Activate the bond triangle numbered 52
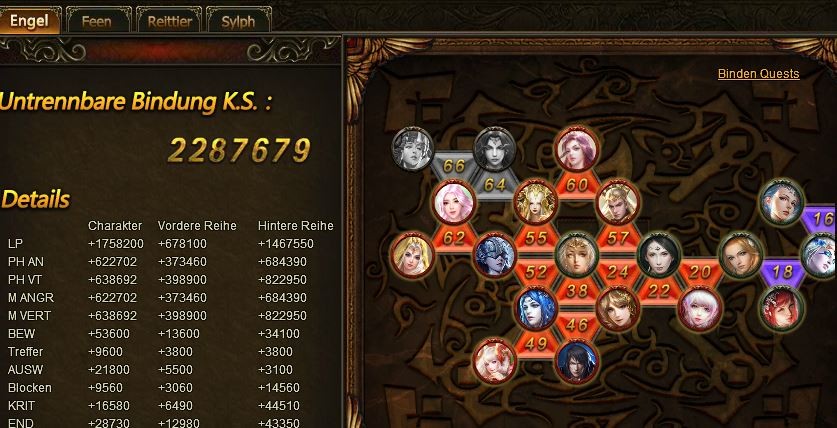Image resolution: width=837 pixels, height=428 pixels. [536, 271]
